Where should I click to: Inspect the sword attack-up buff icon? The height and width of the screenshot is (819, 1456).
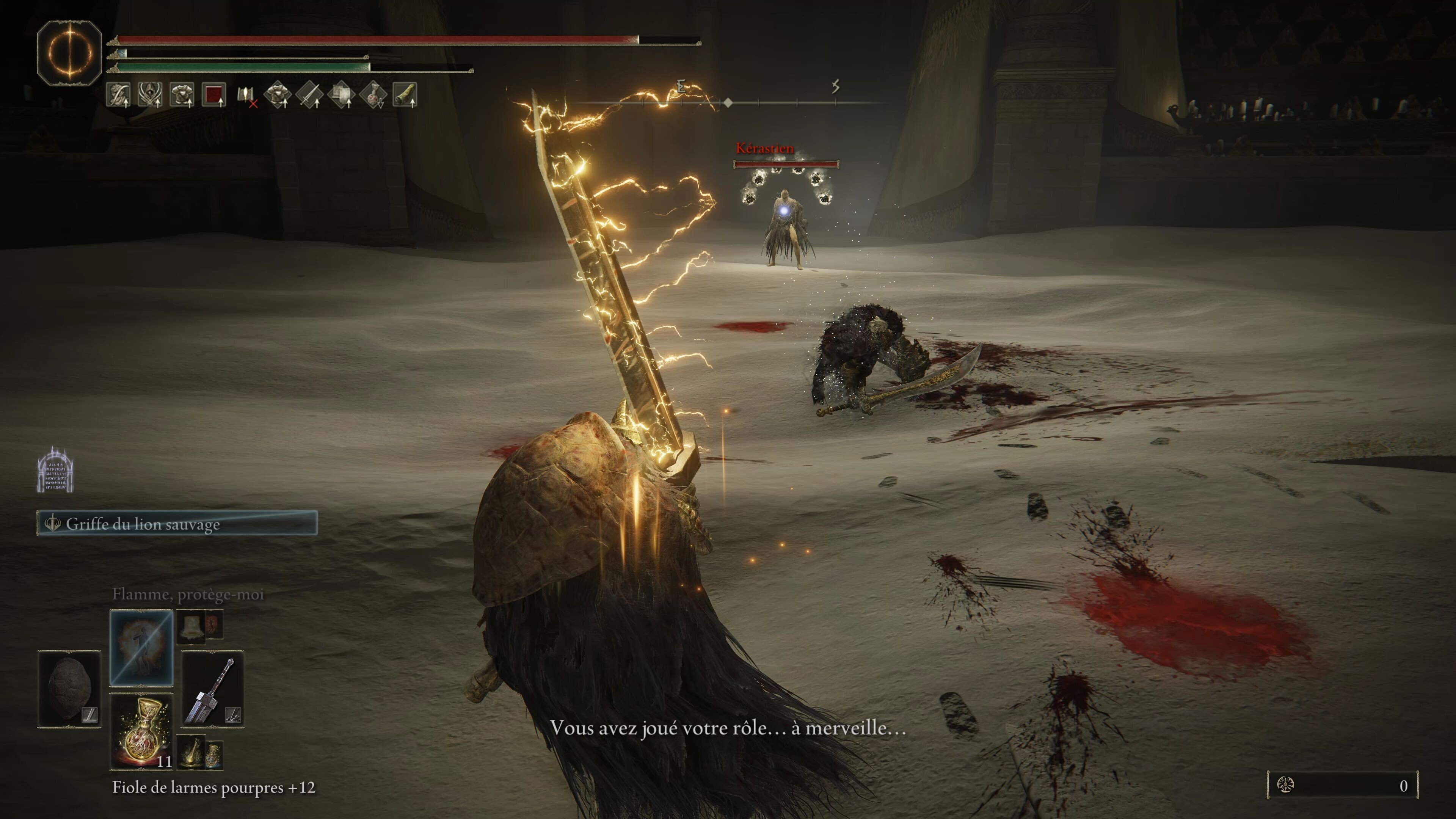point(309,94)
